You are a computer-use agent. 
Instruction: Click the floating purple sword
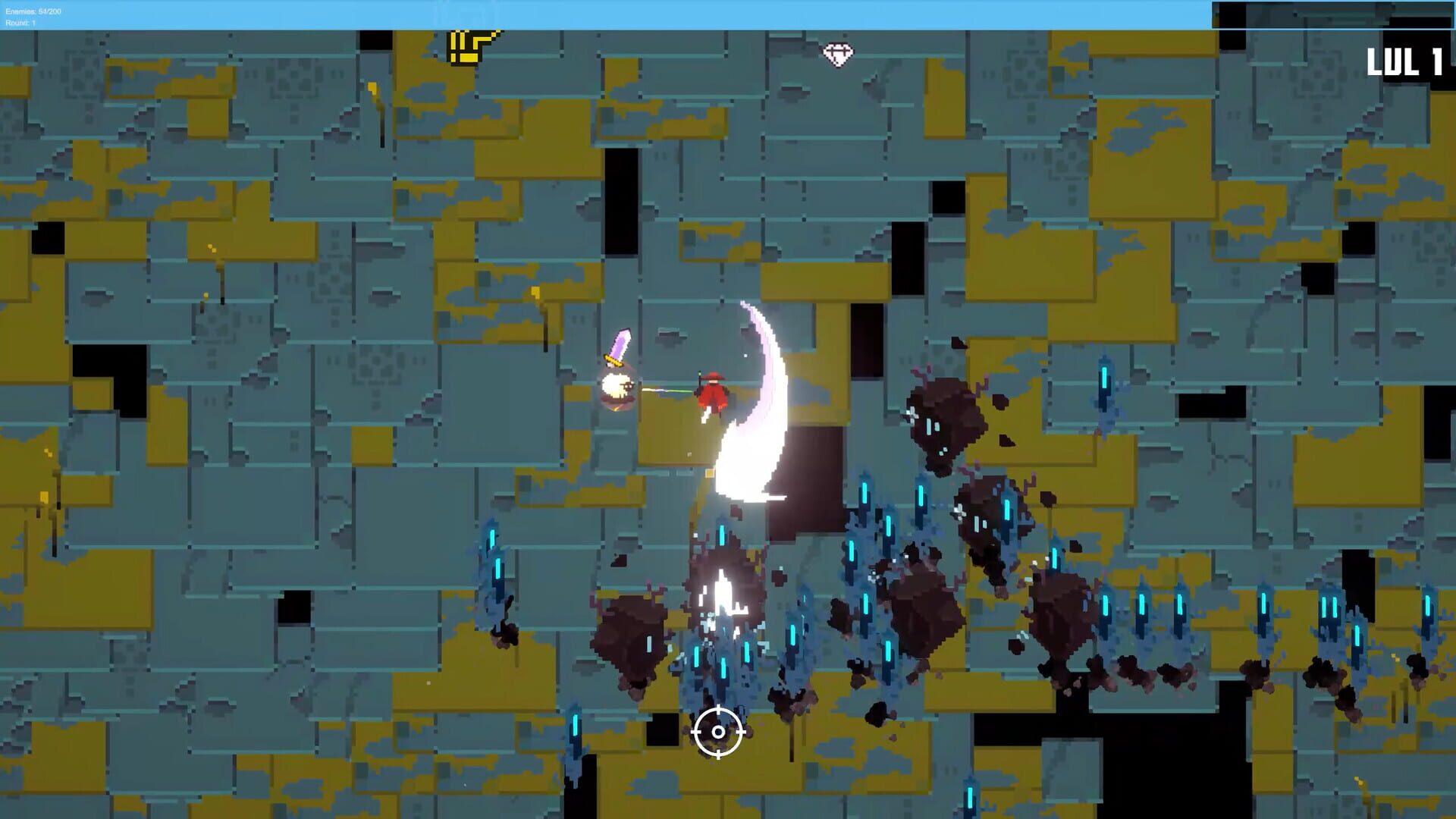tap(620, 346)
